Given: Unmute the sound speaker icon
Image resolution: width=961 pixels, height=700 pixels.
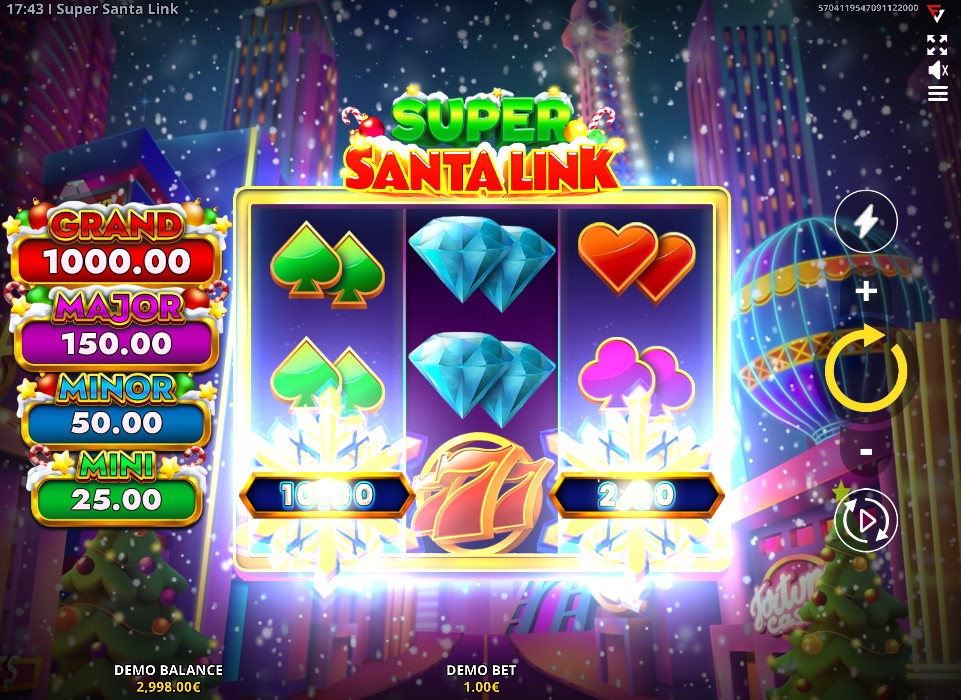Looking at the screenshot, I should coord(937,70).
